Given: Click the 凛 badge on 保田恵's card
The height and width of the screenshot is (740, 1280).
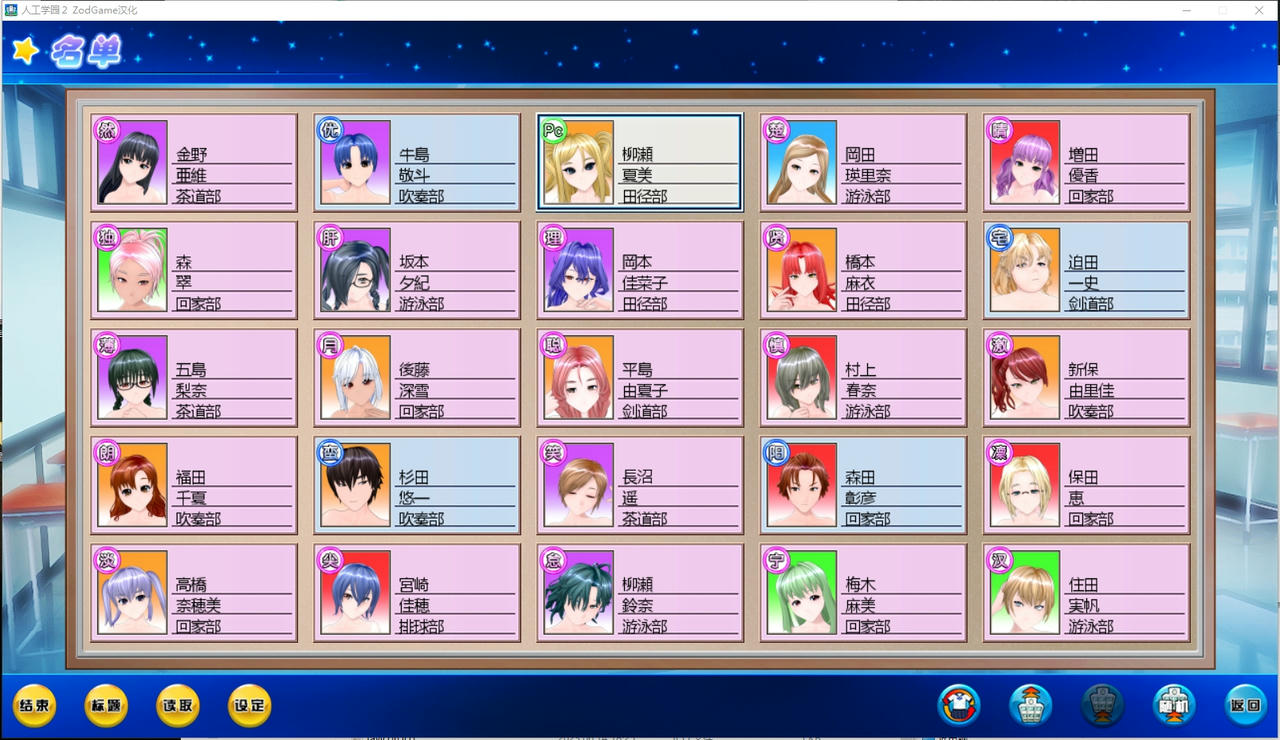Looking at the screenshot, I should 998,452.
